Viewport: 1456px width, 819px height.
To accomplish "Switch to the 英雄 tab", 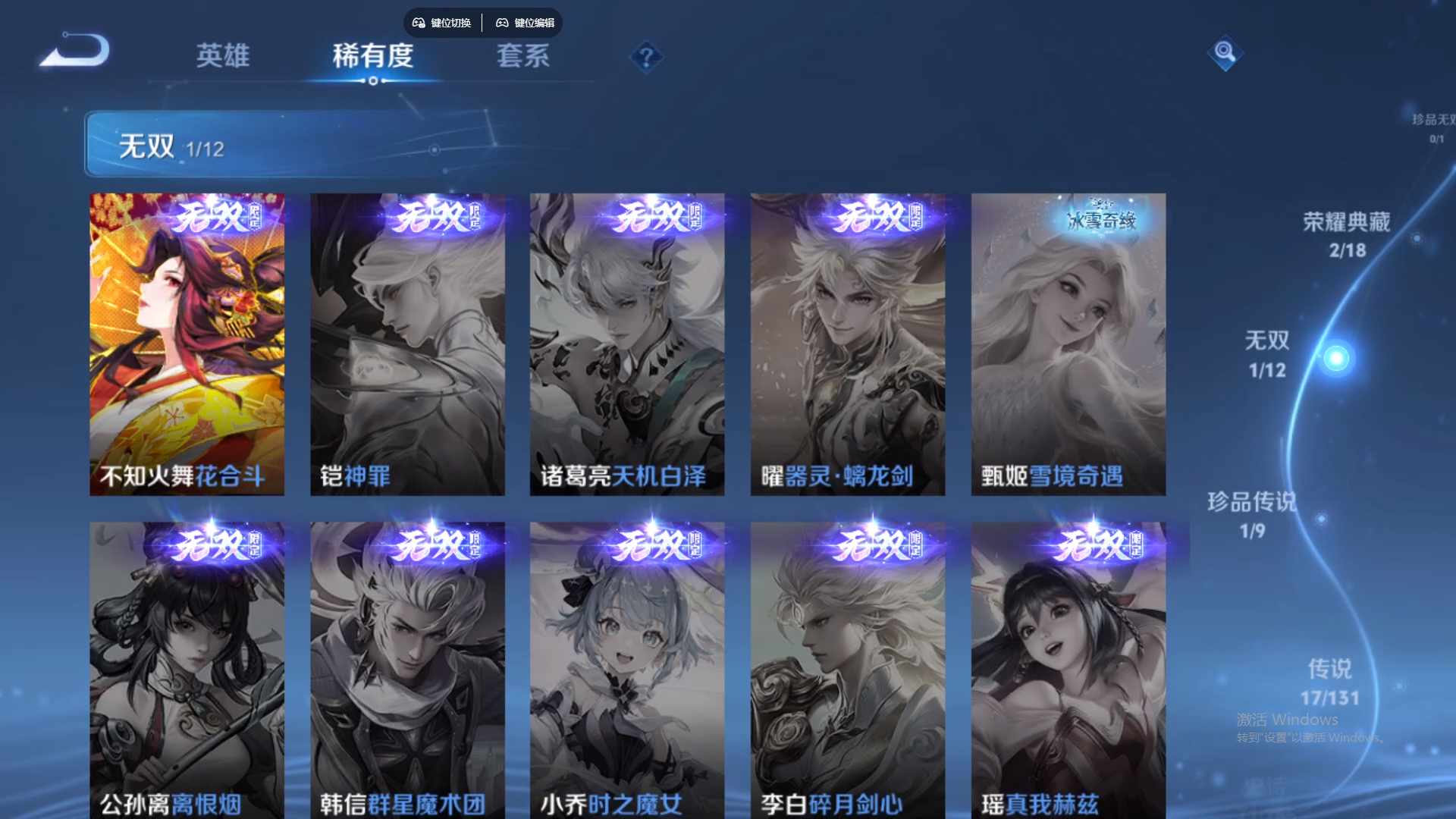I will 223,56.
